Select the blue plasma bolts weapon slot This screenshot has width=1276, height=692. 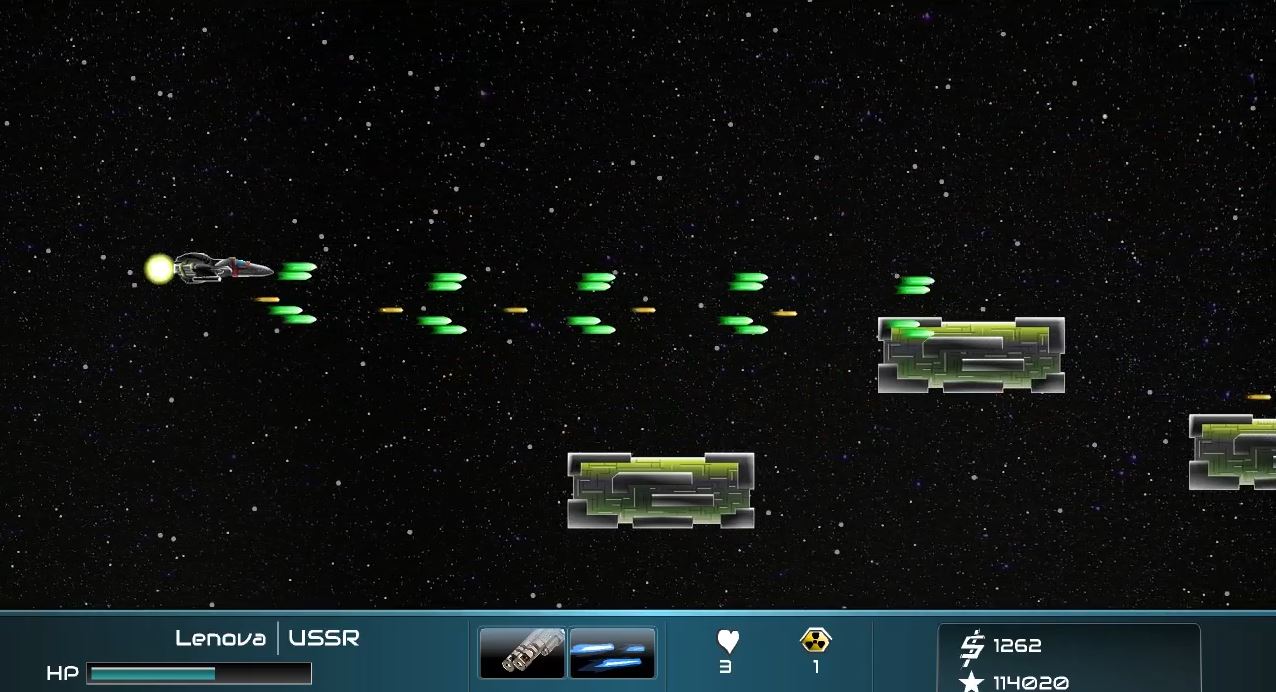pyautogui.click(x=612, y=653)
